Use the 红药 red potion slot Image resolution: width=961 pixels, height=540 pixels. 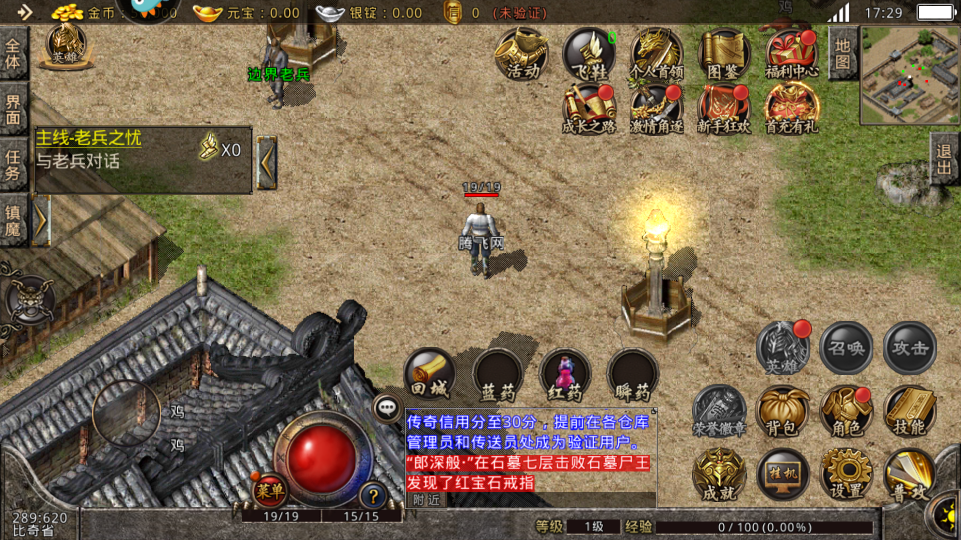[565, 375]
